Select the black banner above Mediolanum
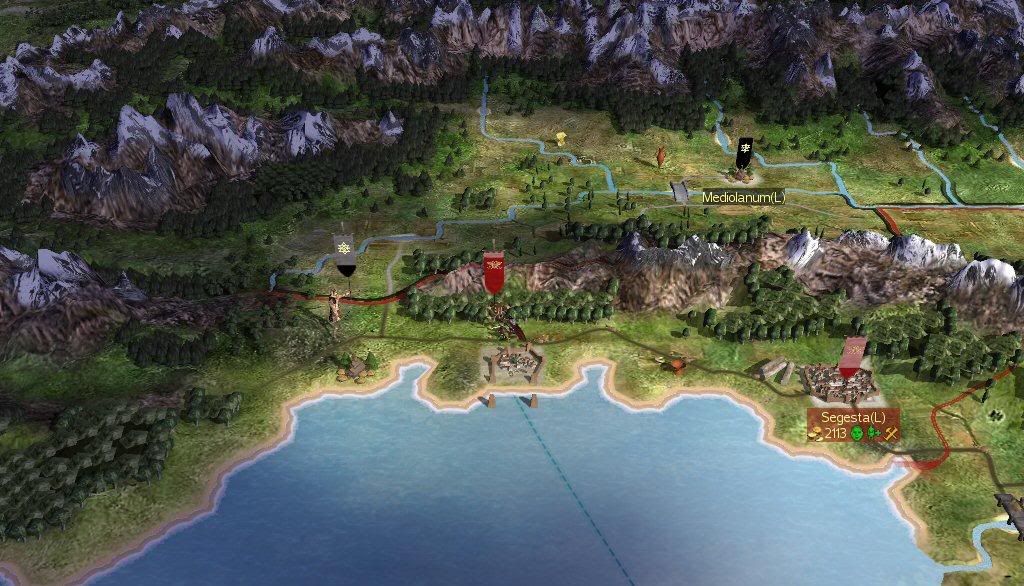The width and height of the screenshot is (1024, 586). (x=745, y=154)
